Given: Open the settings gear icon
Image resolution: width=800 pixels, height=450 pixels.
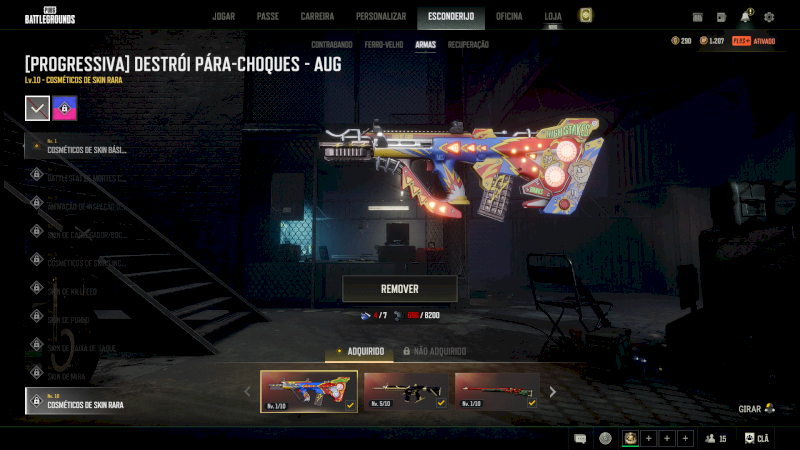Looking at the screenshot, I should [769, 17].
